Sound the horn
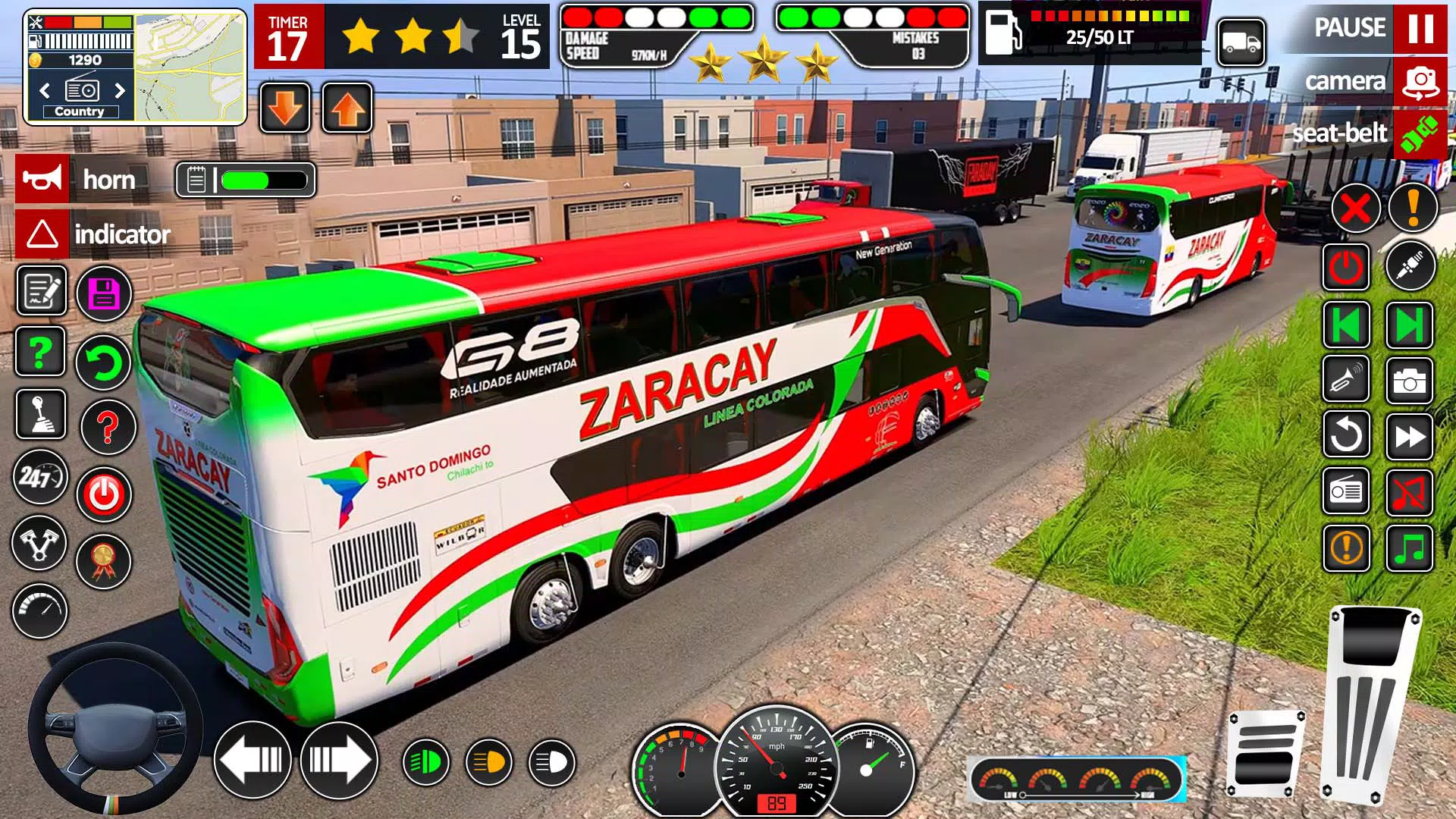This screenshot has height=819, width=1456. click(x=42, y=179)
